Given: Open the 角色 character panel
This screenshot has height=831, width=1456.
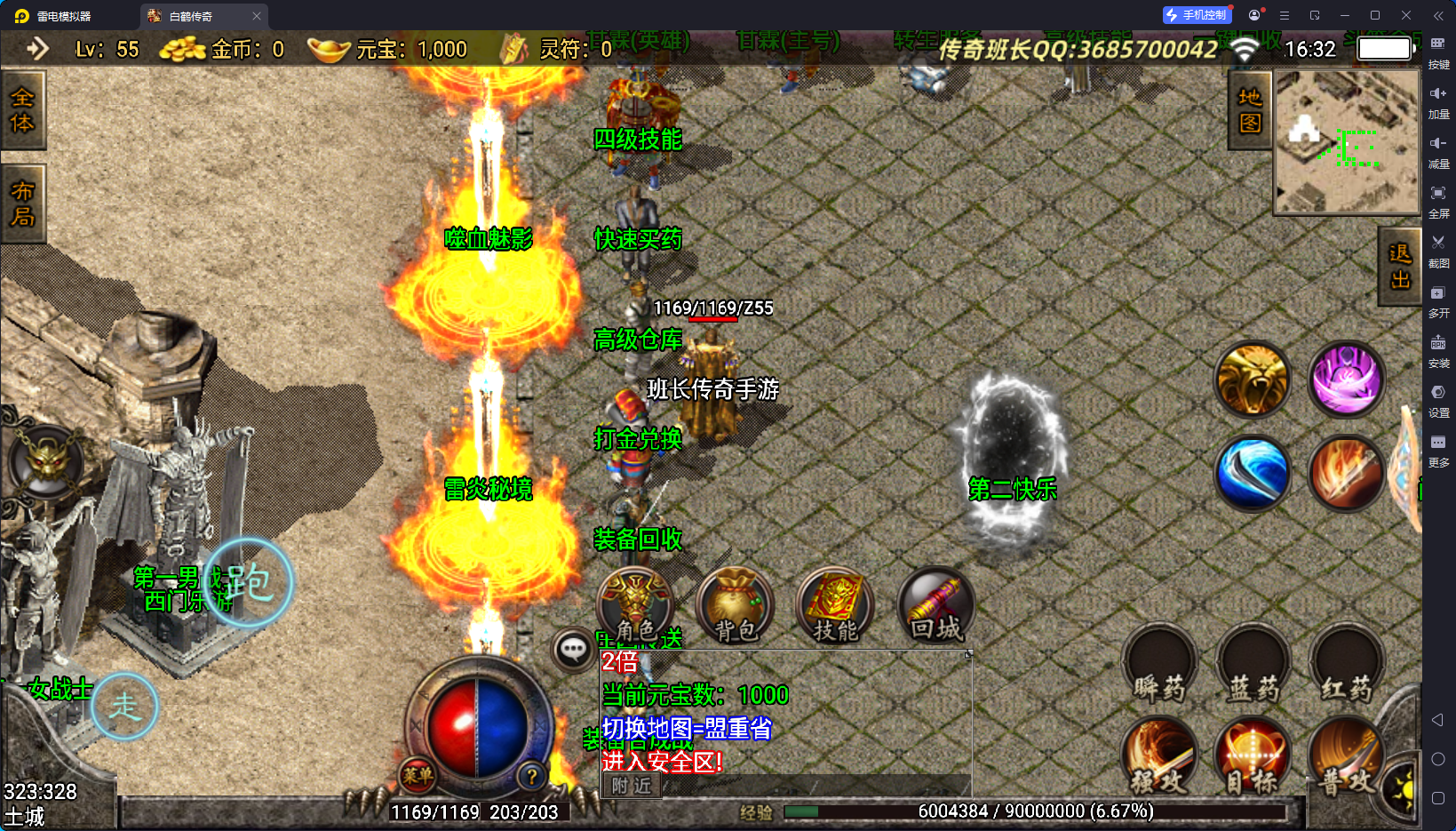Looking at the screenshot, I should (635, 606).
